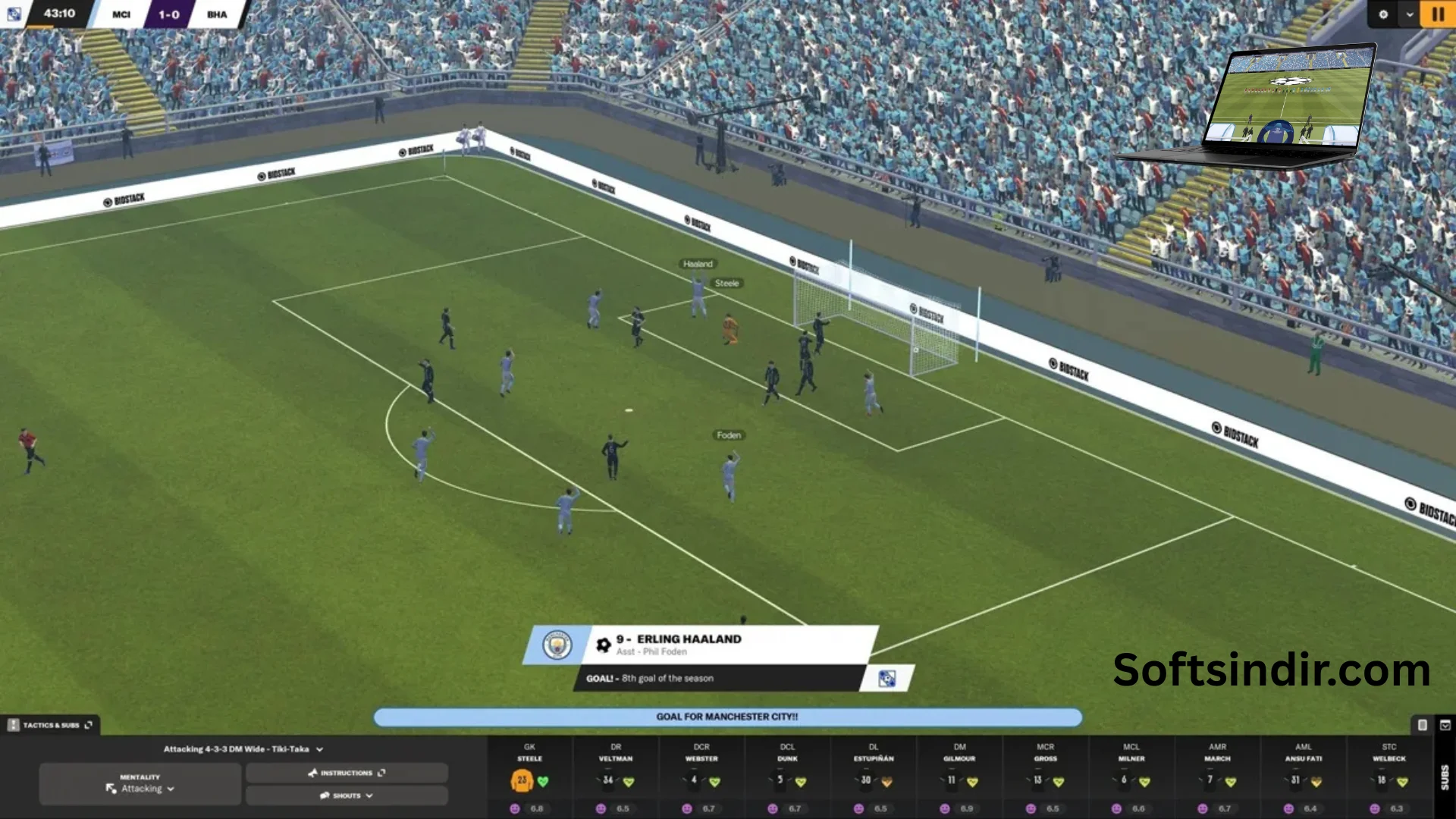1456x819 pixels.
Task: Select Gross in the MCR slot
Action: point(1045,777)
